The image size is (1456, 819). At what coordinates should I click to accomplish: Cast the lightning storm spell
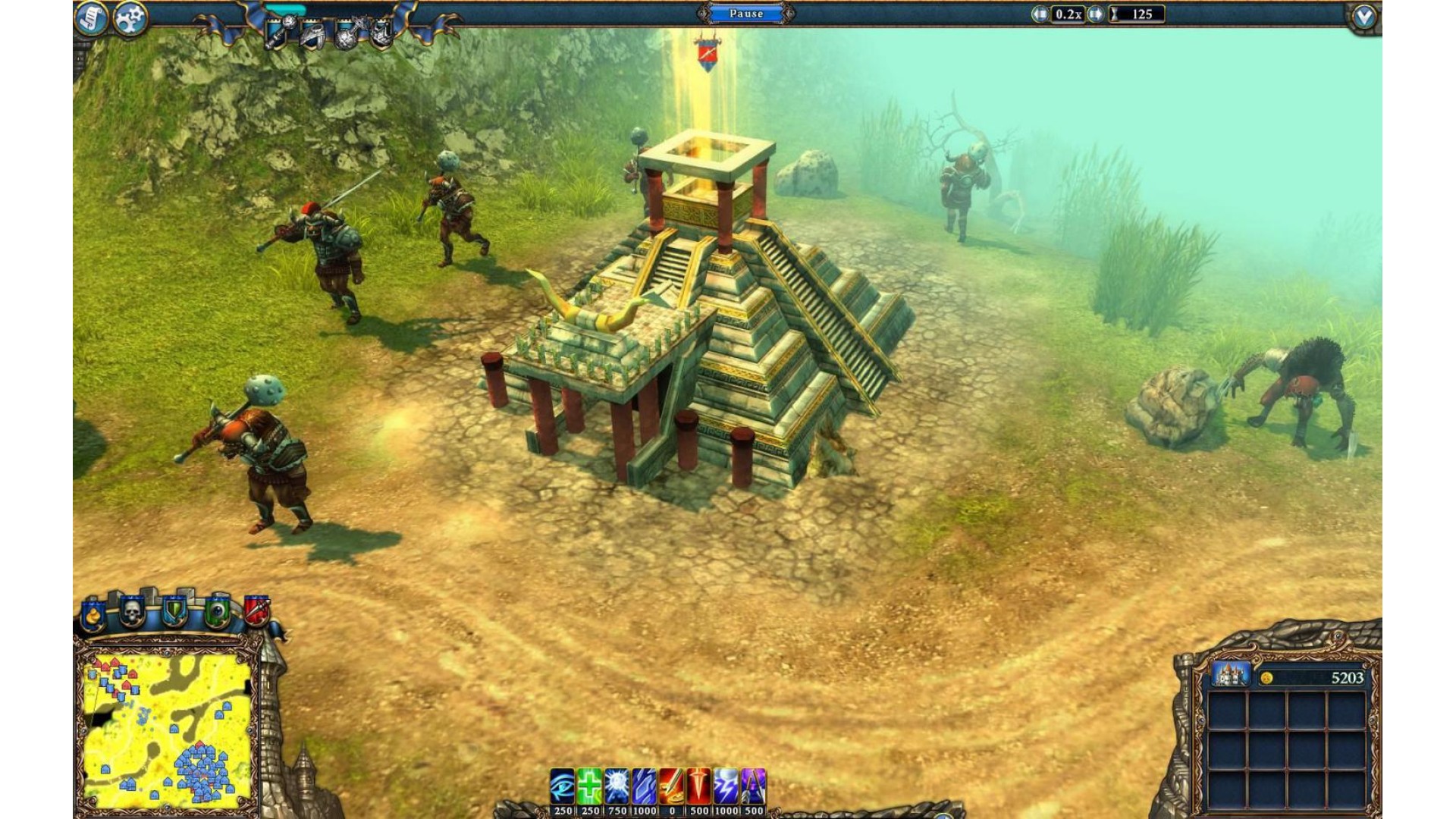[x=726, y=786]
